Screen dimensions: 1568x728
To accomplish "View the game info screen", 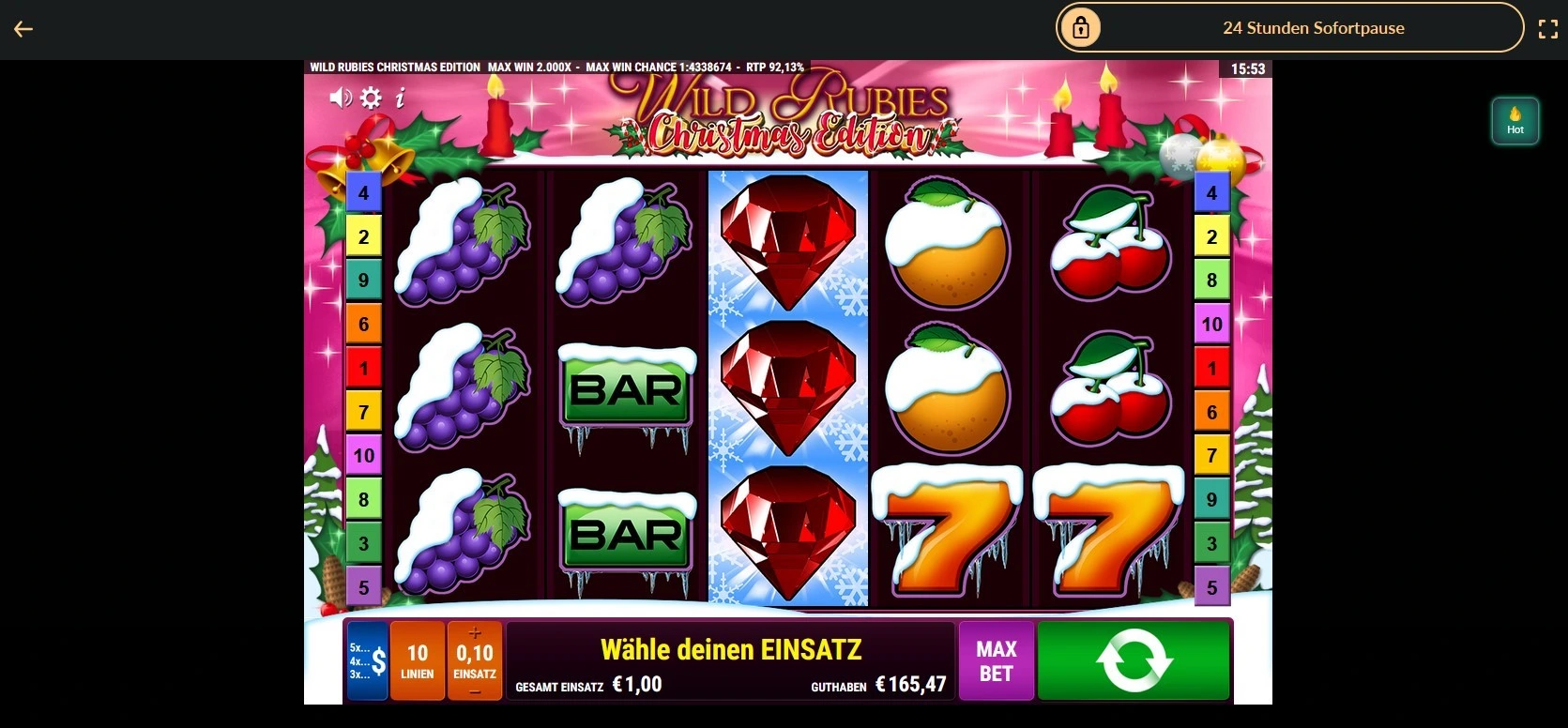I will (401, 97).
